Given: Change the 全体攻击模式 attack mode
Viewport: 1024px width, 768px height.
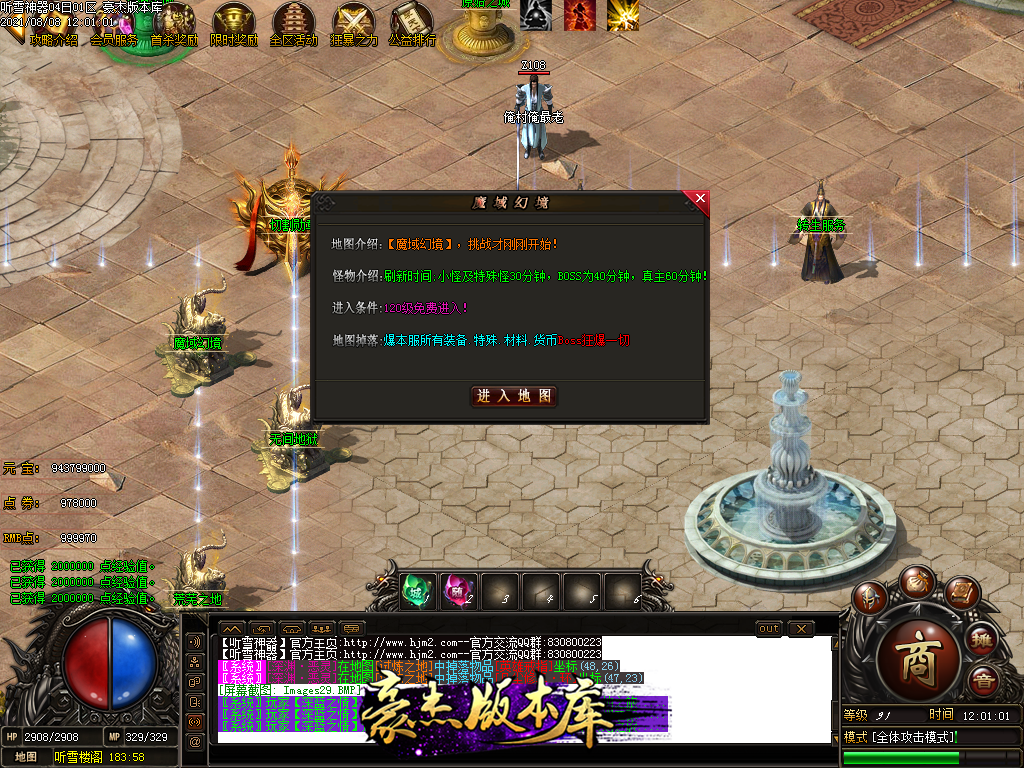Looking at the screenshot, I should tap(898, 737).
